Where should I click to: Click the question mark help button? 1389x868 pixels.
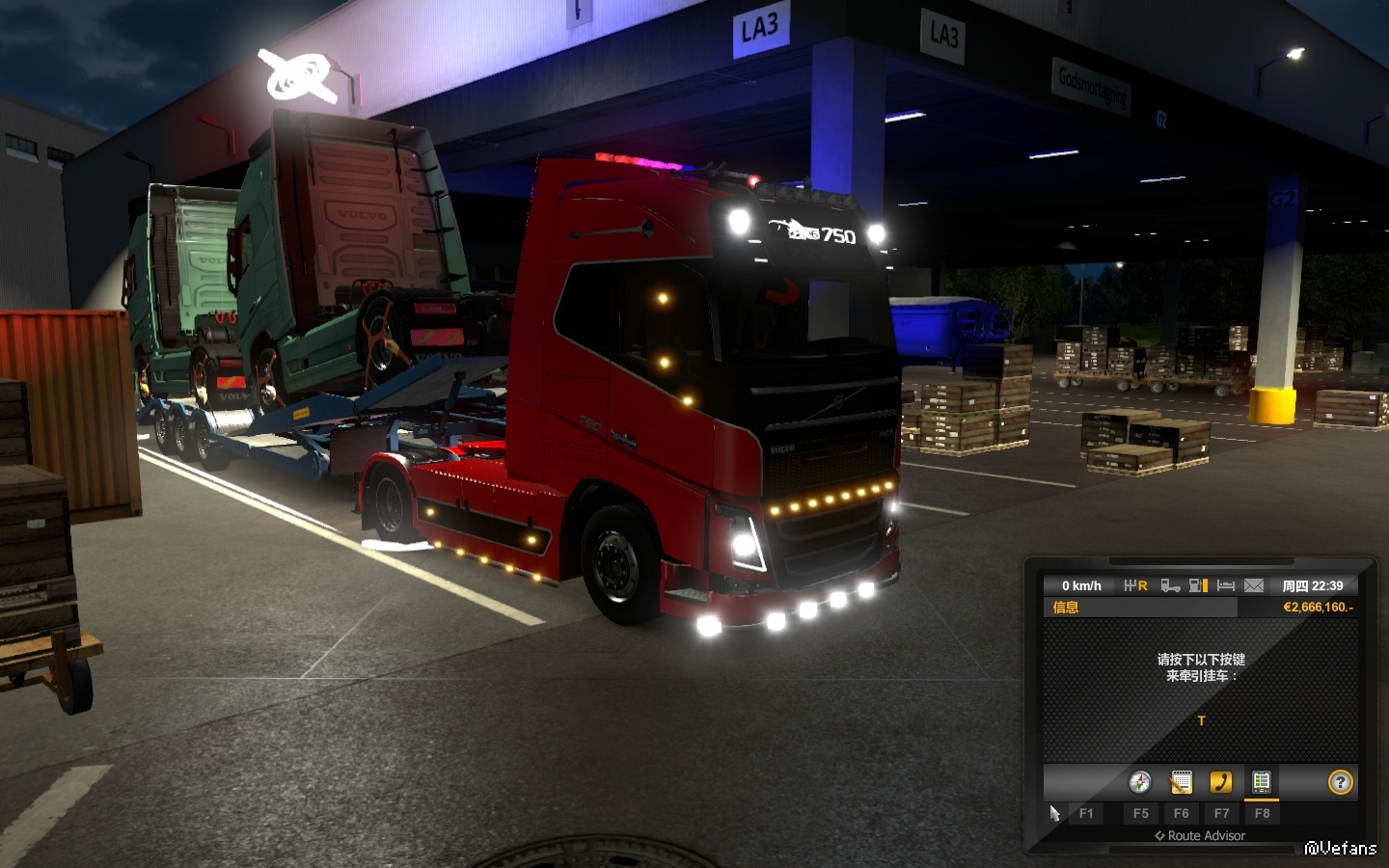1340,782
